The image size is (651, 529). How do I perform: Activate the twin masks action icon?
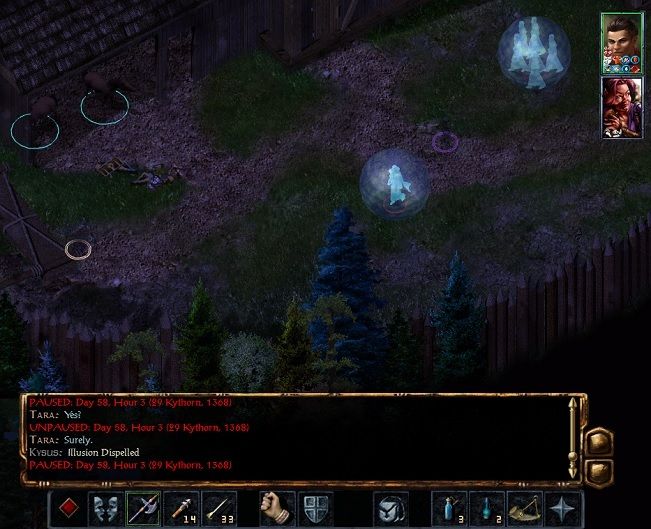(x=106, y=509)
